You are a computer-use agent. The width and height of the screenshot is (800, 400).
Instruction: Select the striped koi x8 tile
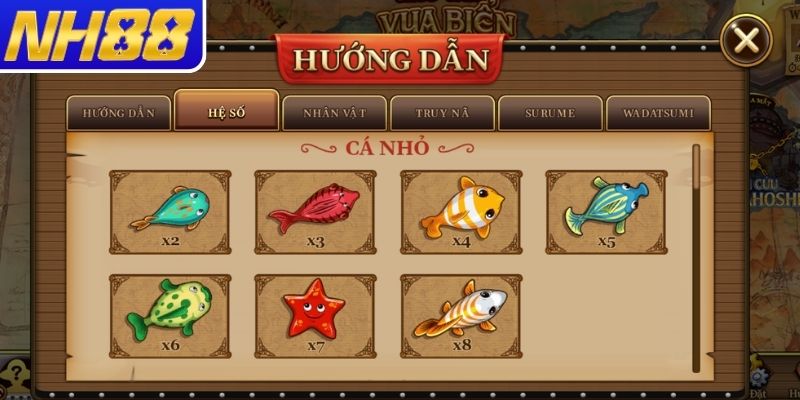point(461,316)
